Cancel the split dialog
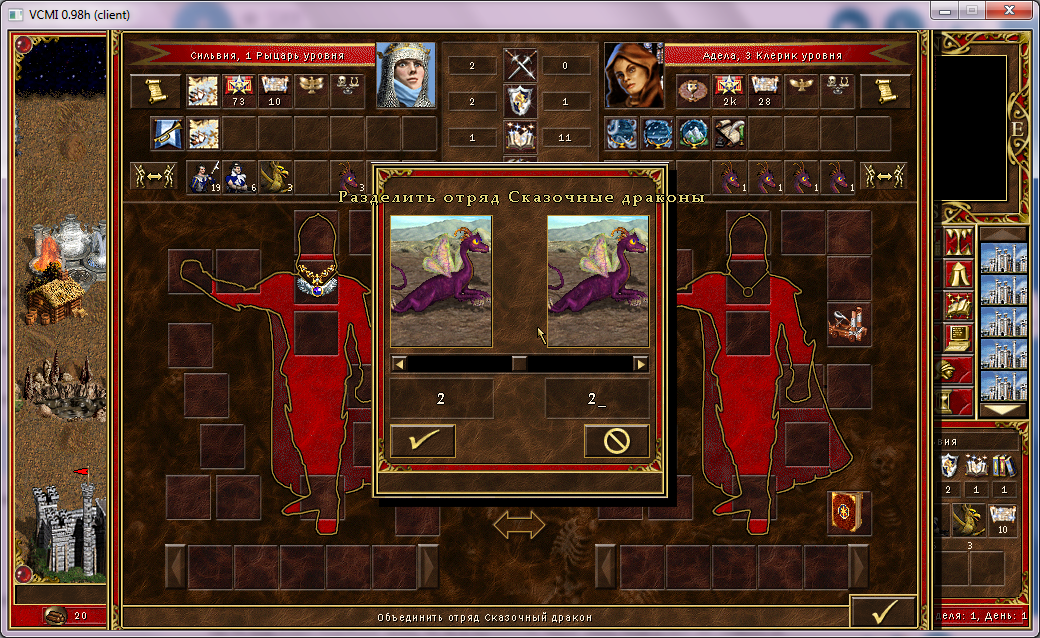The height and width of the screenshot is (638, 1040). click(x=616, y=441)
